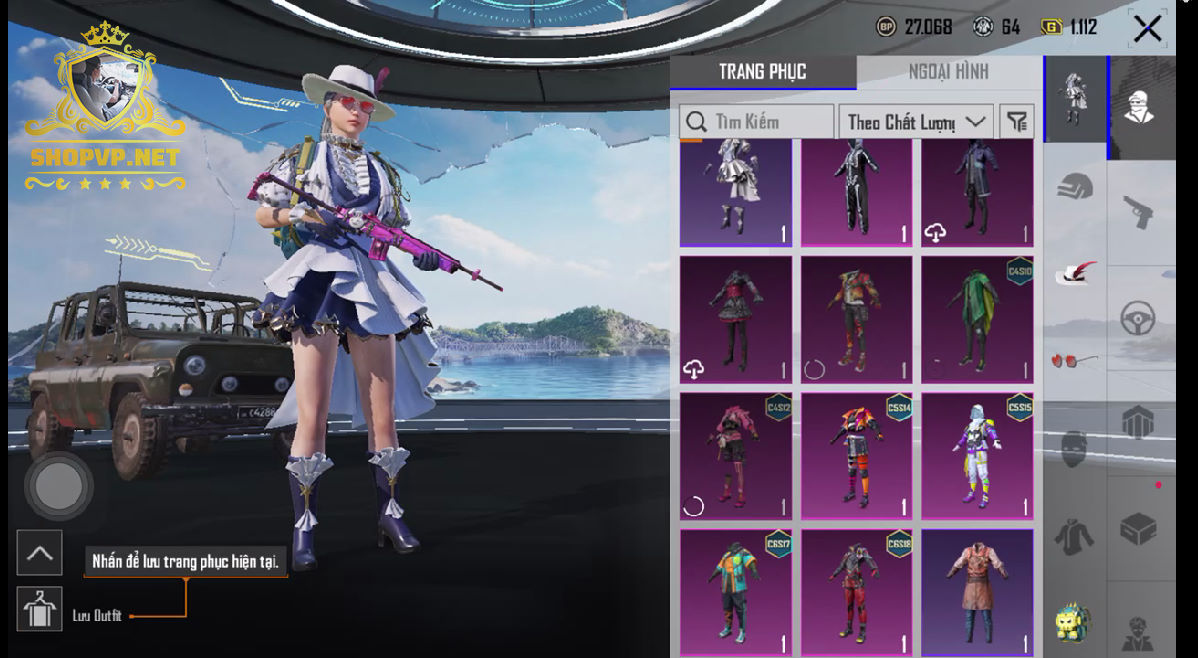
Task: Select the white and blue dress outfit
Action: [x=736, y=192]
